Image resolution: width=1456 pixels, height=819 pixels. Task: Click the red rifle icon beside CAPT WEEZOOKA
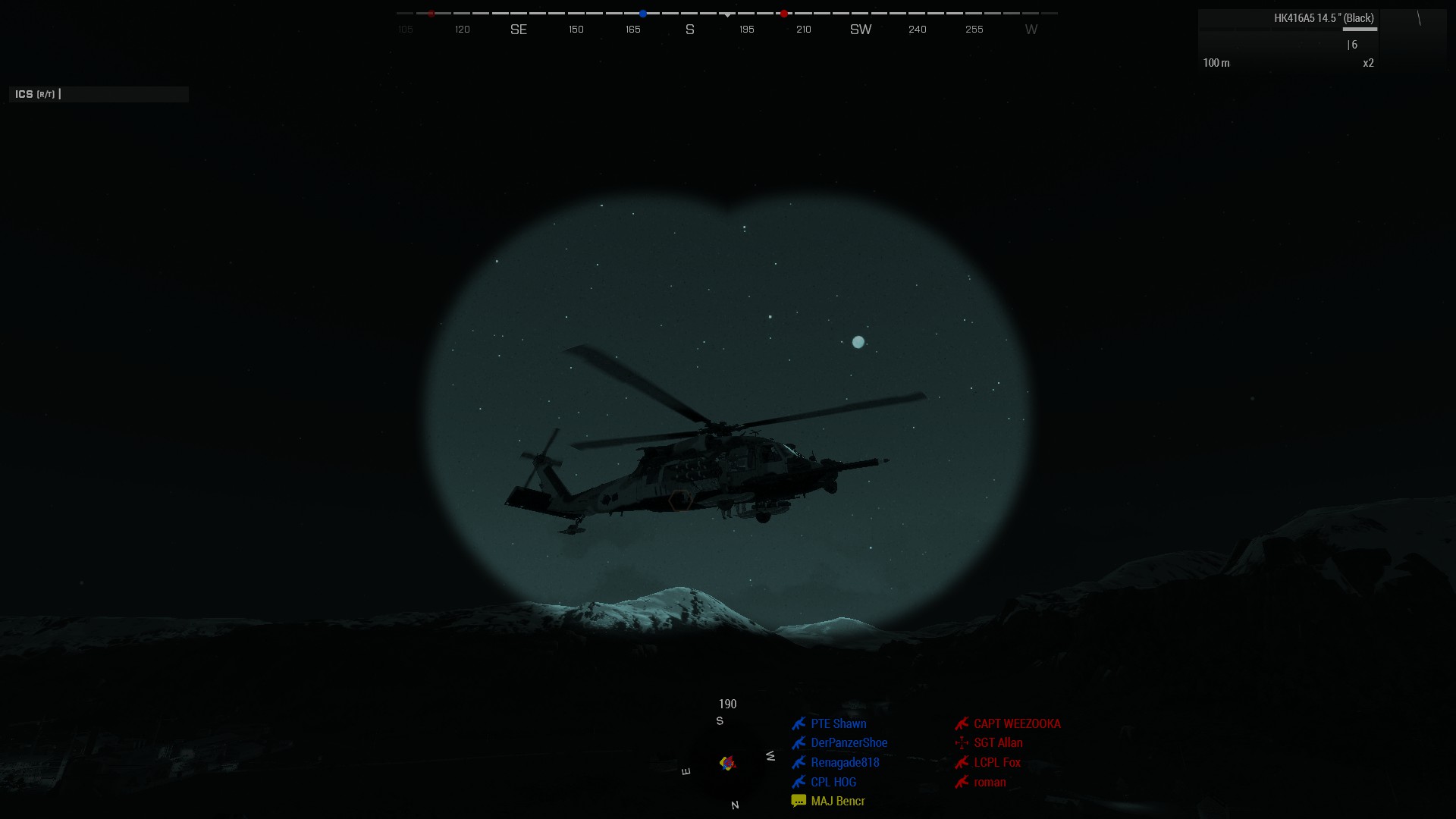(x=962, y=723)
